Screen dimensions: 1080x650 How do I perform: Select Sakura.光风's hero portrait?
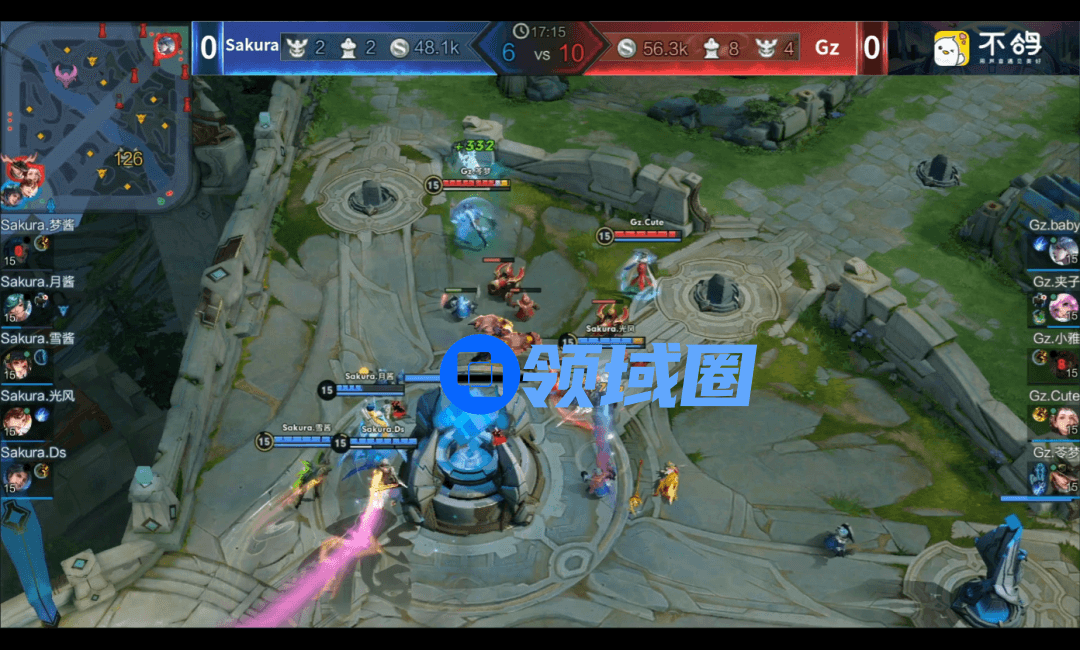17,420
